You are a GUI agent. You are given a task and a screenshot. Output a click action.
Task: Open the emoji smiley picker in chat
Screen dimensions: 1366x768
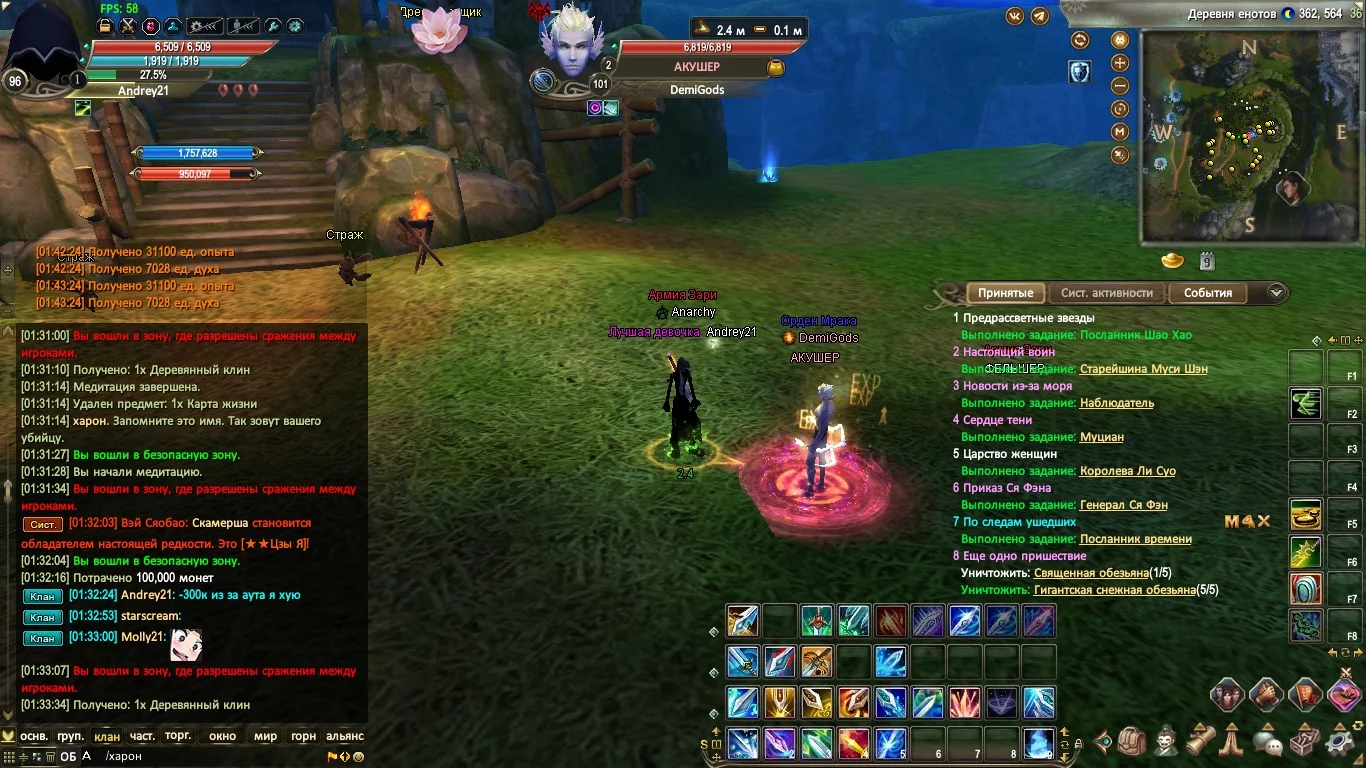coord(358,757)
